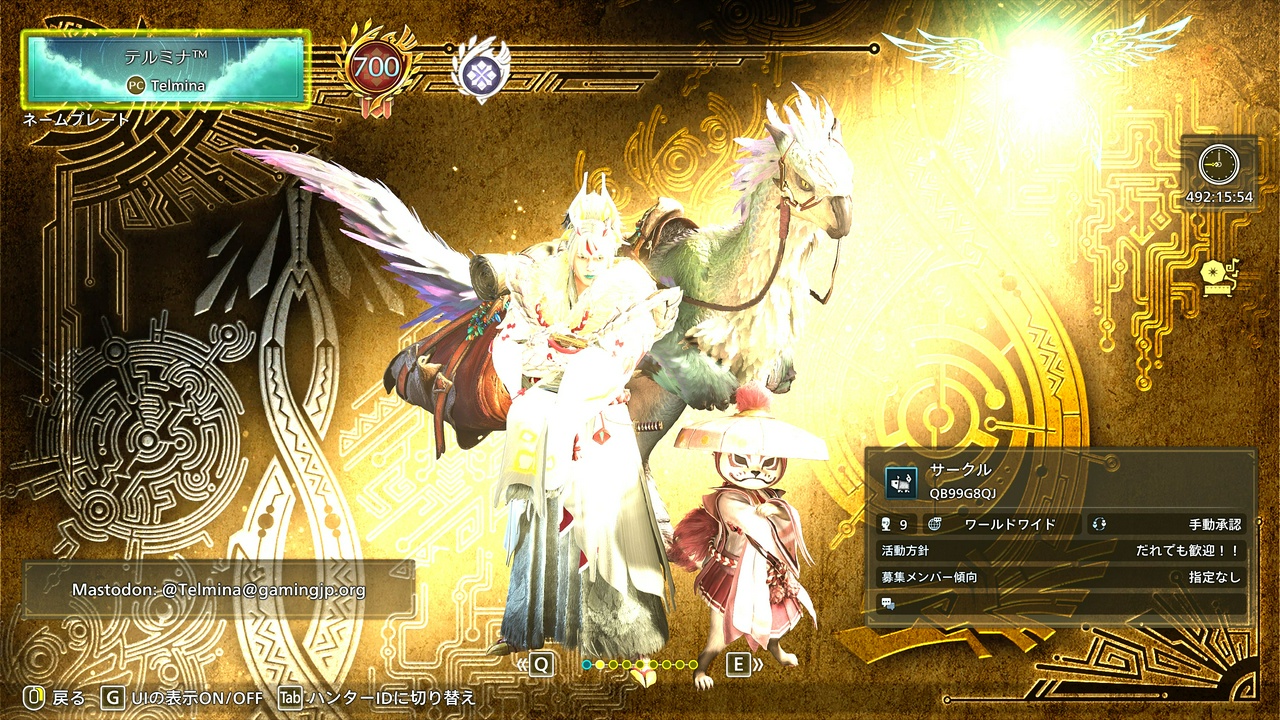Open the chat bubble icon in circle panel
The height and width of the screenshot is (720, 1280).
(x=886, y=601)
